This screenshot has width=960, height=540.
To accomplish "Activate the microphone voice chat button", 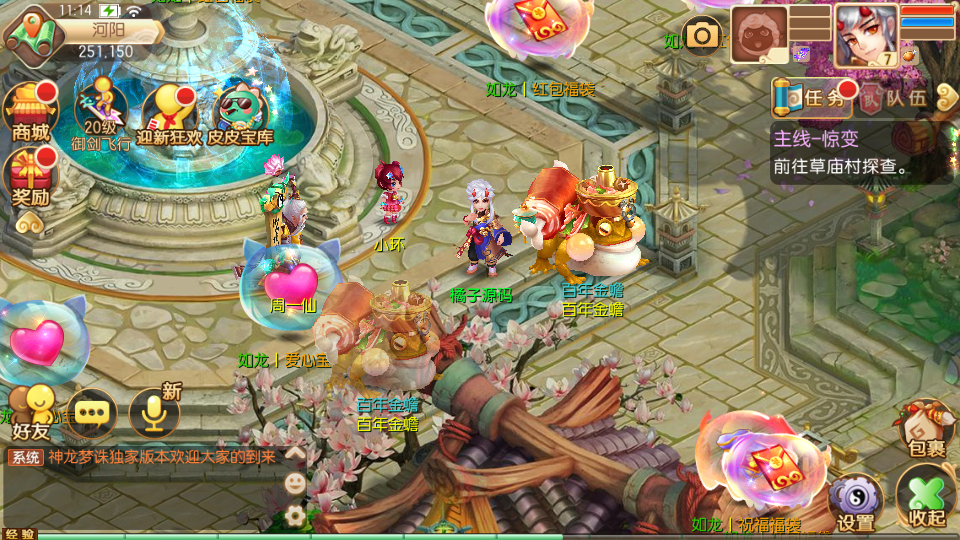I will click(x=154, y=411).
